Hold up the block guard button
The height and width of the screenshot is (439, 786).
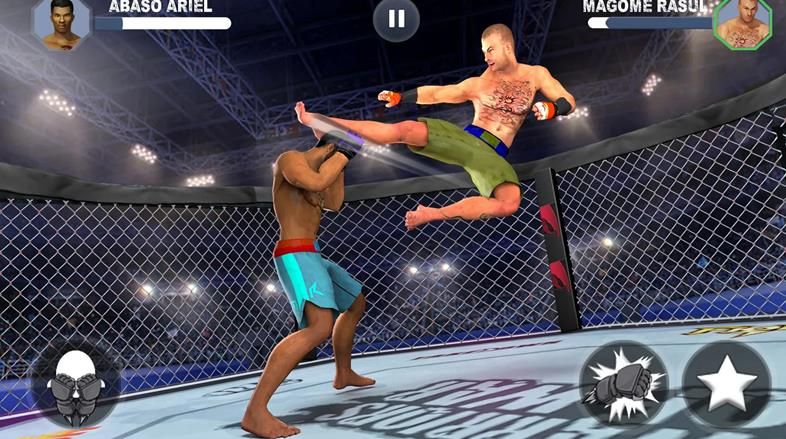click(x=75, y=385)
